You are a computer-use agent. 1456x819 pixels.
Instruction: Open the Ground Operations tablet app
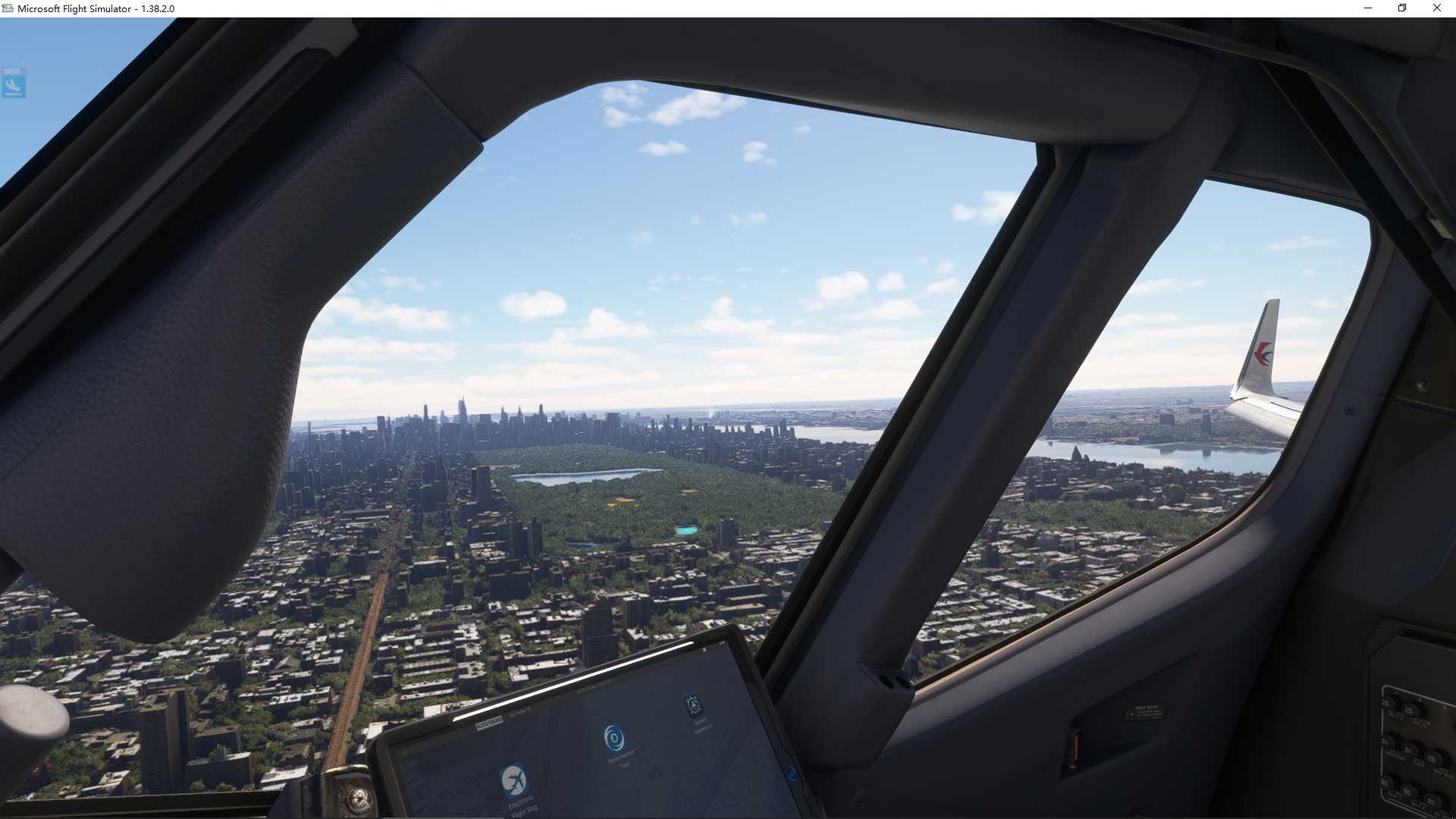pos(692,705)
